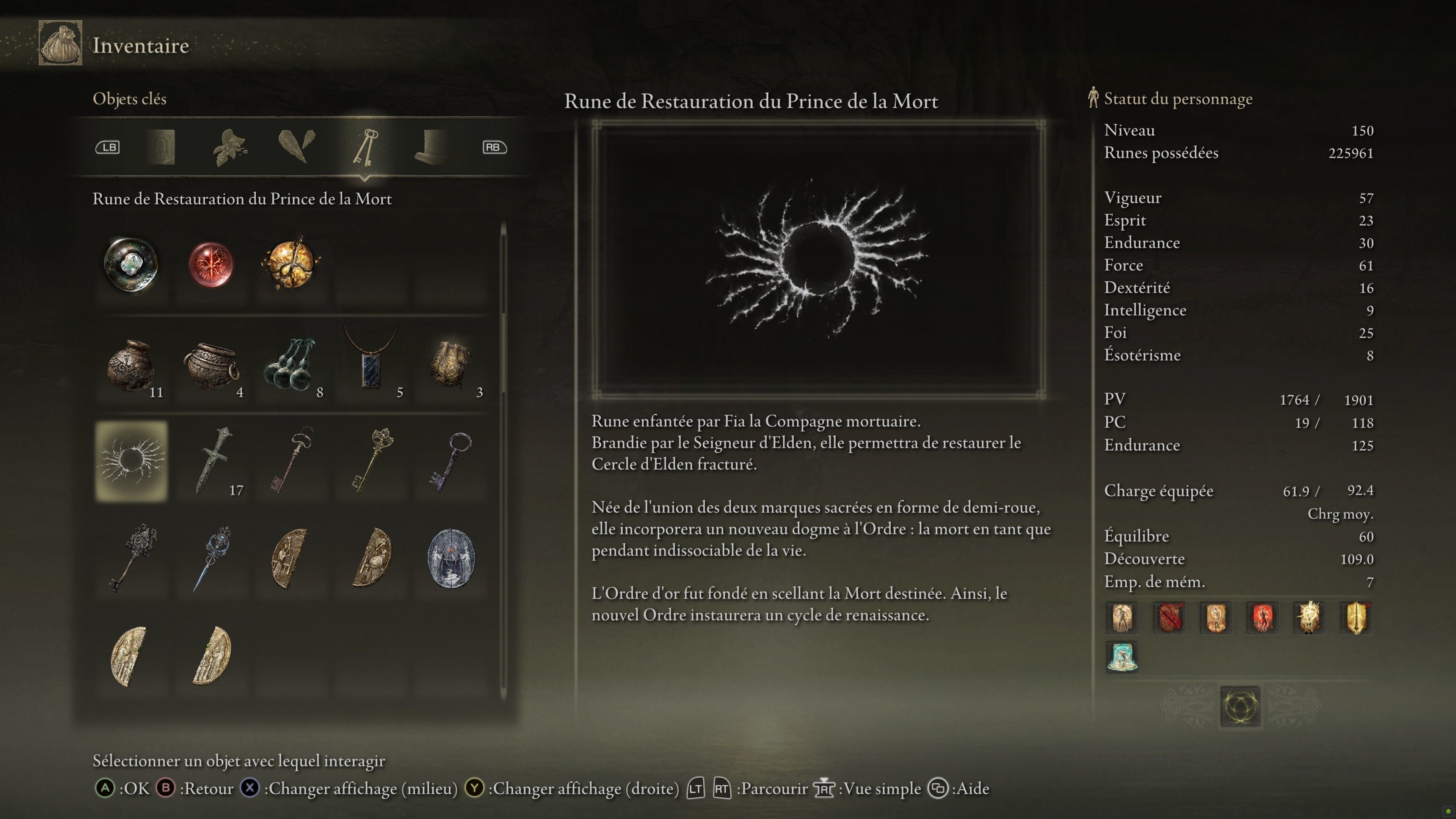
Task: Choose the ritual pot with count 4
Action: pos(211,364)
